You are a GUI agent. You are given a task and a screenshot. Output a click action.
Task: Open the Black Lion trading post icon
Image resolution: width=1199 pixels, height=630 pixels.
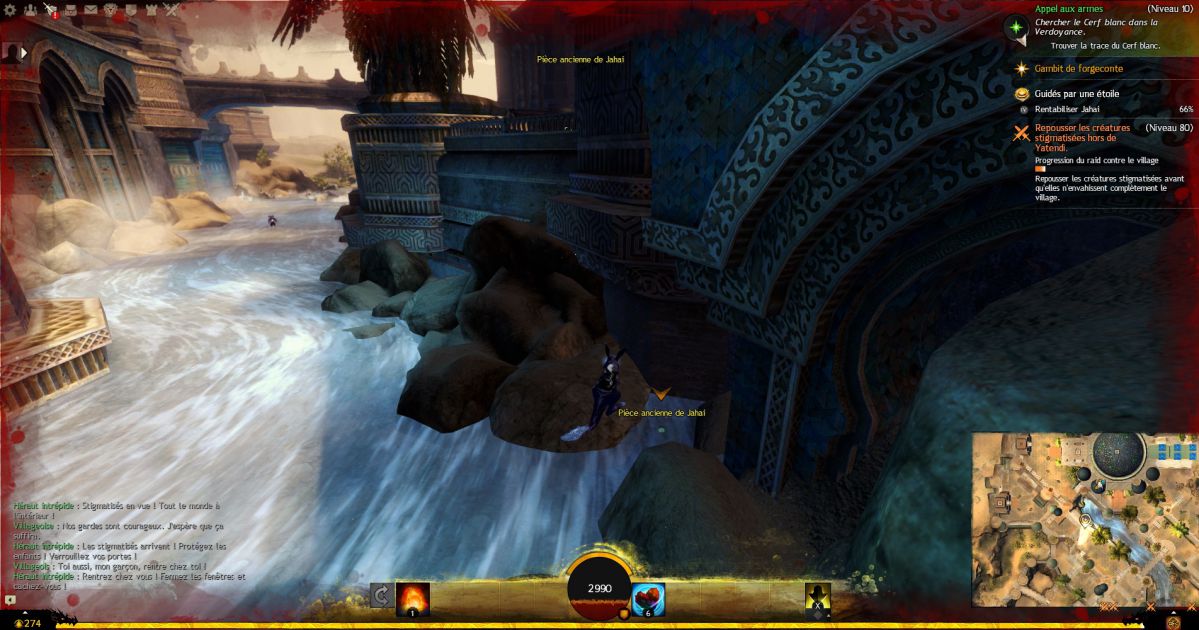[x=110, y=9]
